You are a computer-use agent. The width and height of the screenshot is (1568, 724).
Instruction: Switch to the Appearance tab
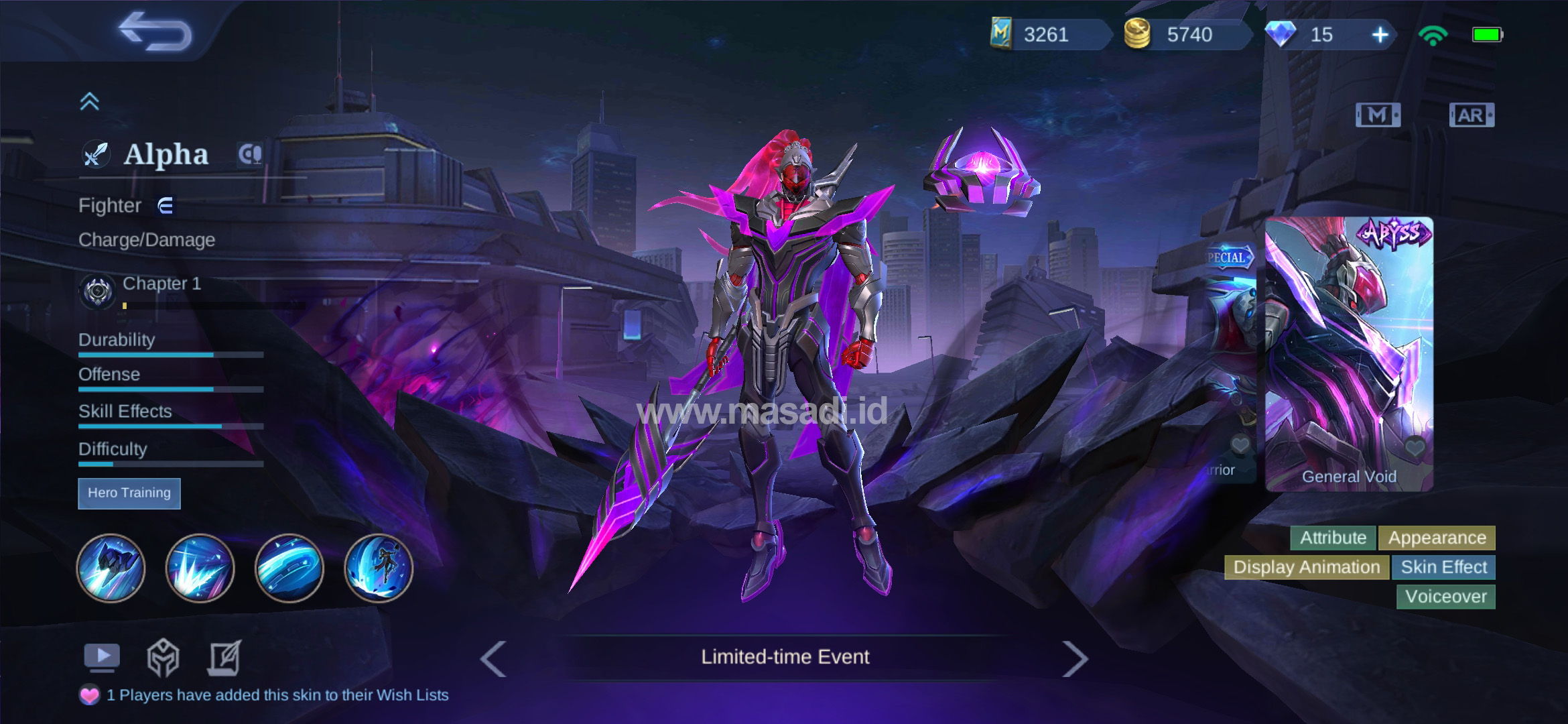pos(1437,538)
